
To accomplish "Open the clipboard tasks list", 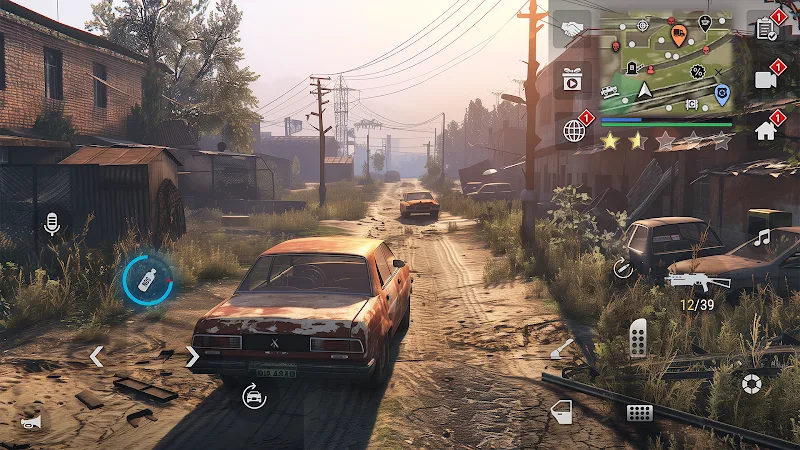I will pos(767,29).
